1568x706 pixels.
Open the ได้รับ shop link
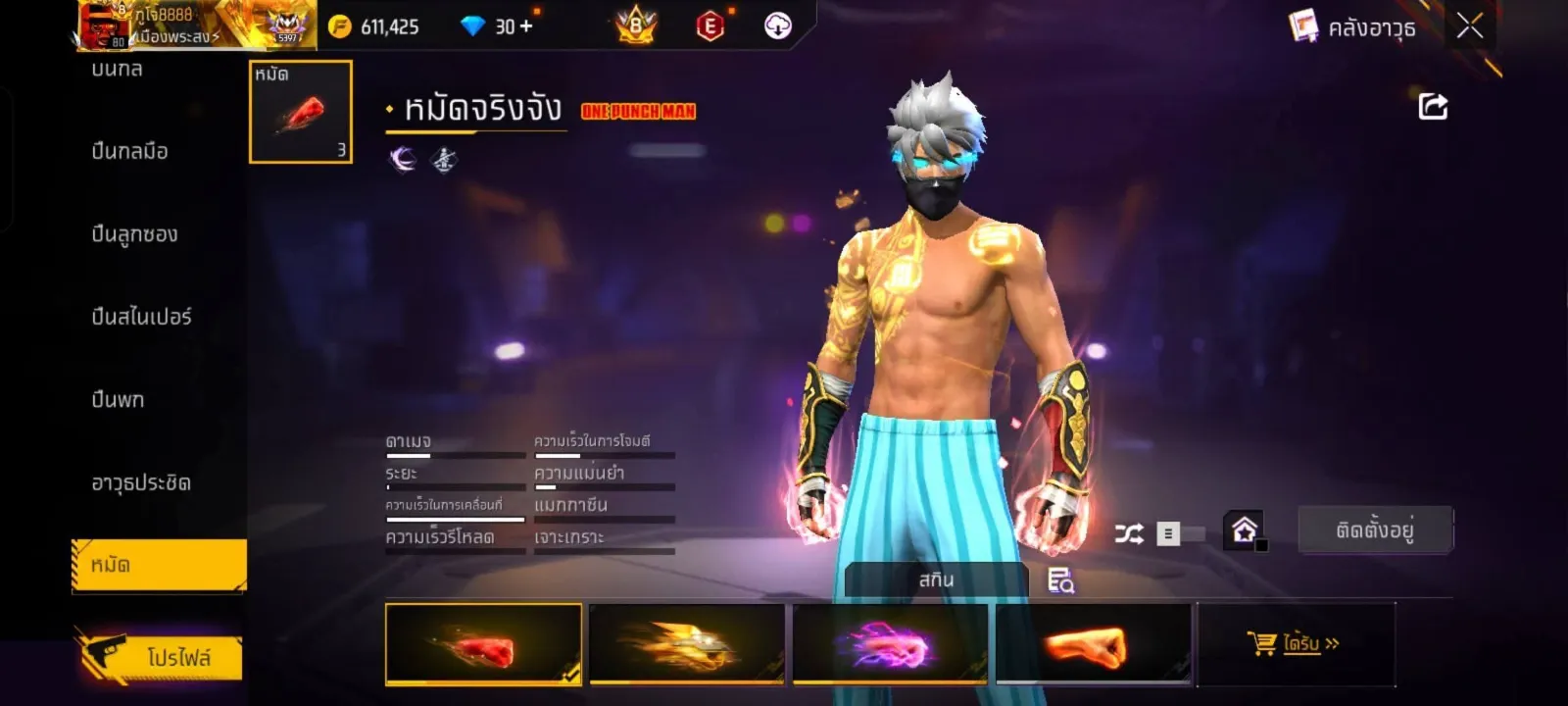click(1296, 644)
